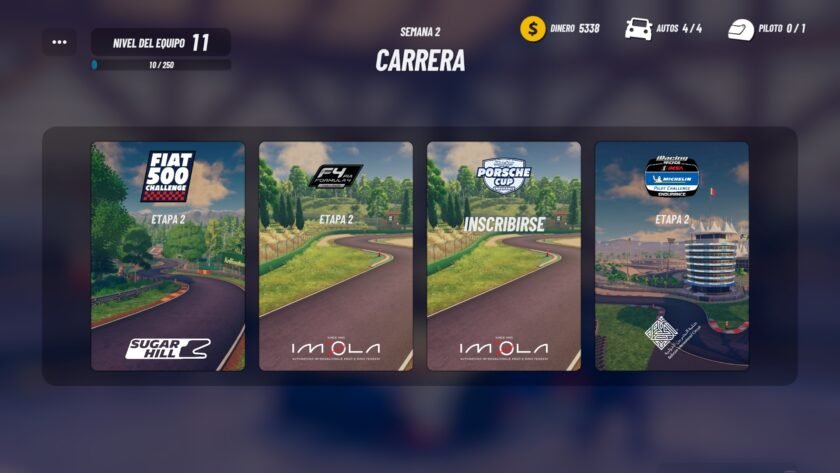Open the Nivel del Equipo team level panel
Image resolution: width=840 pixels, height=473 pixels.
click(x=161, y=42)
